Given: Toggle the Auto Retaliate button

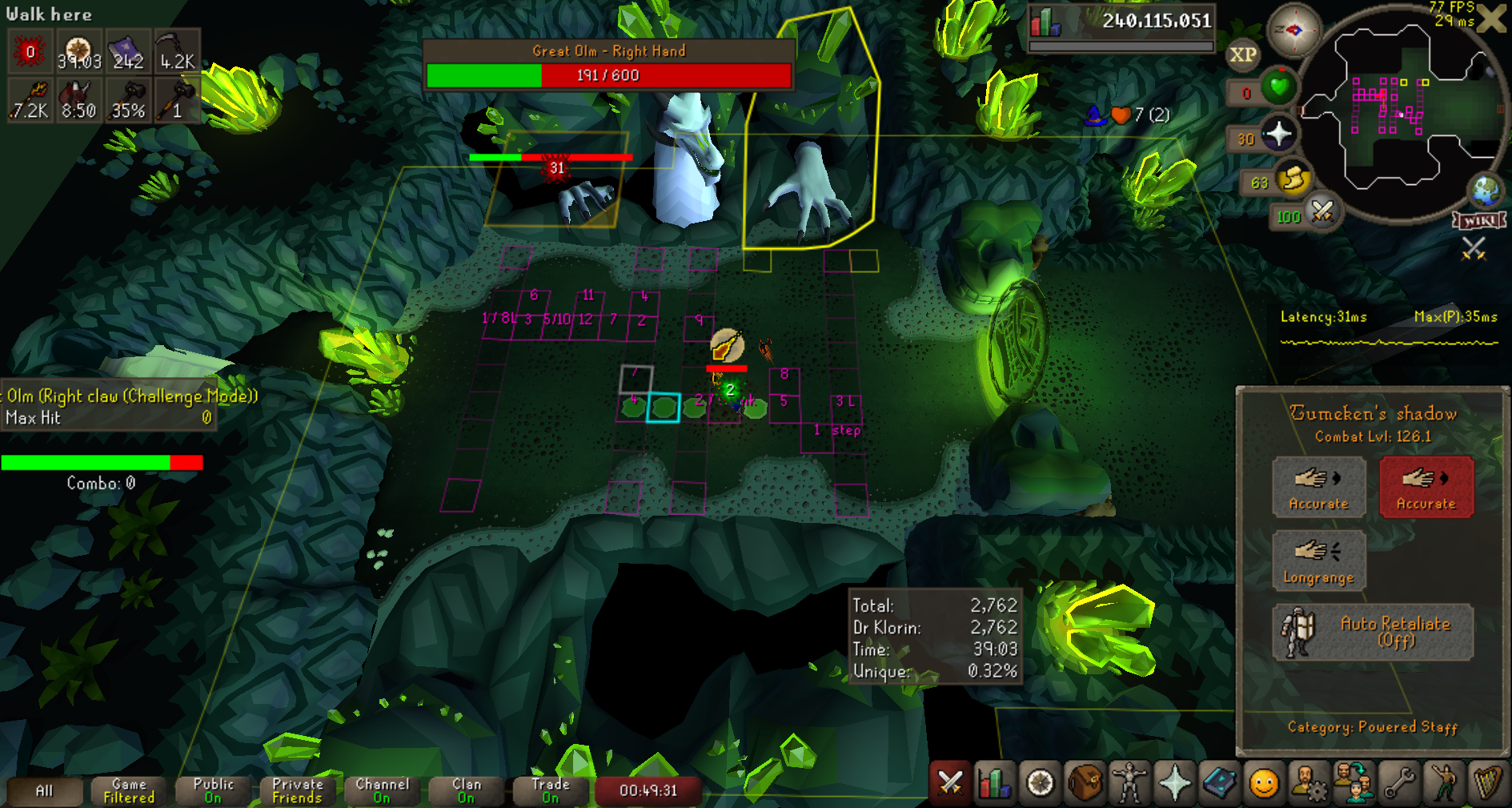Looking at the screenshot, I should pos(1373,632).
